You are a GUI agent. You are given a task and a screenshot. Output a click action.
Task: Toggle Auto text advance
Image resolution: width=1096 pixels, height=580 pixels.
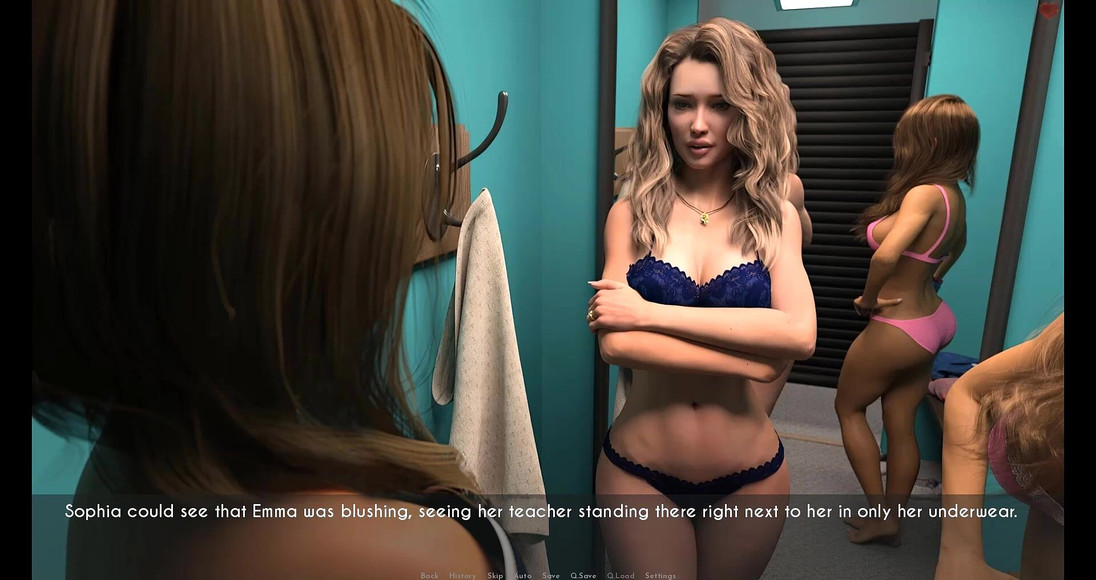pos(523,575)
